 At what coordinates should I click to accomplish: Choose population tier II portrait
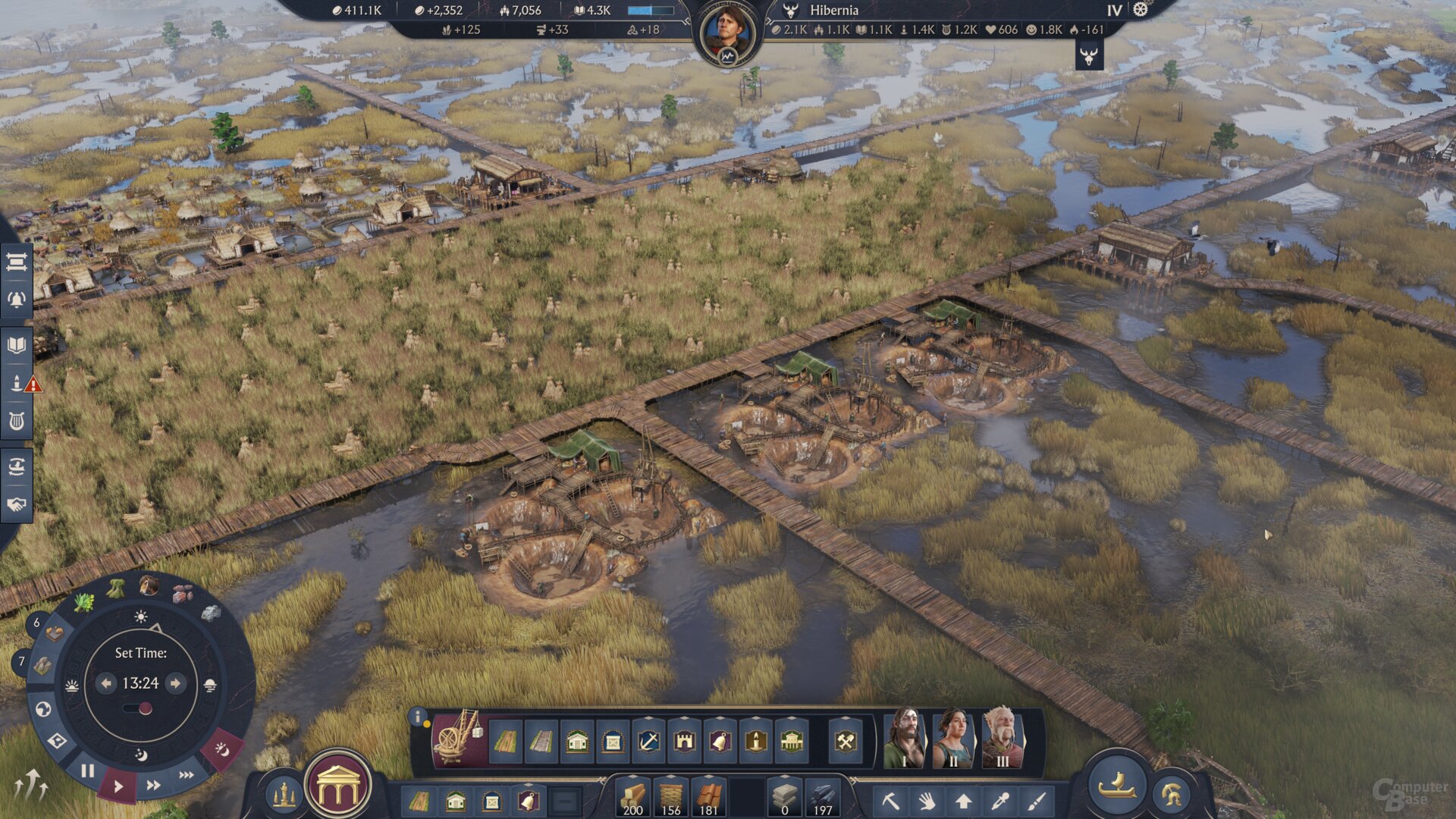(x=953, y=738)
